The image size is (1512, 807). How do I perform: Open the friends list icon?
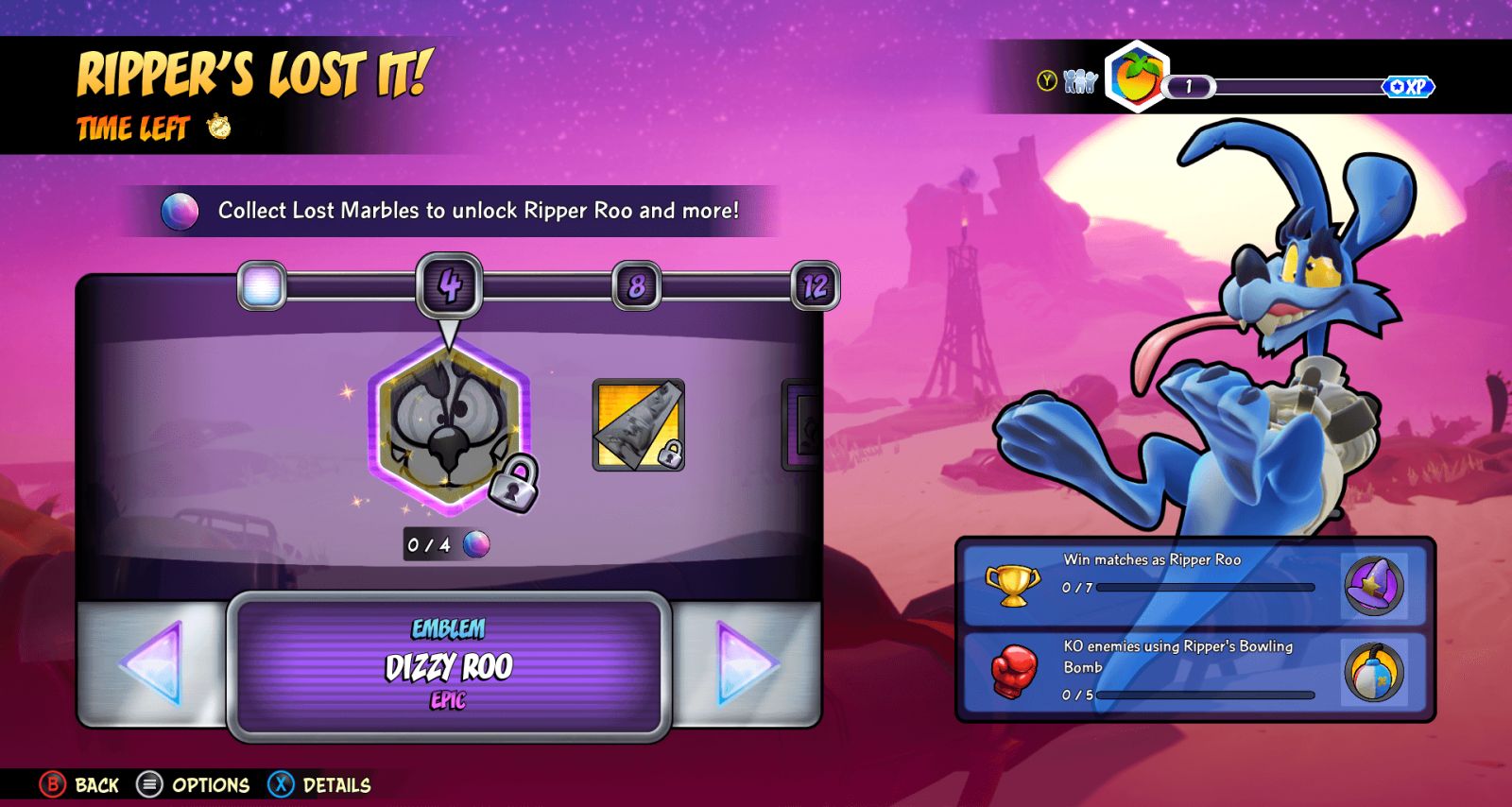[1079, 82]
